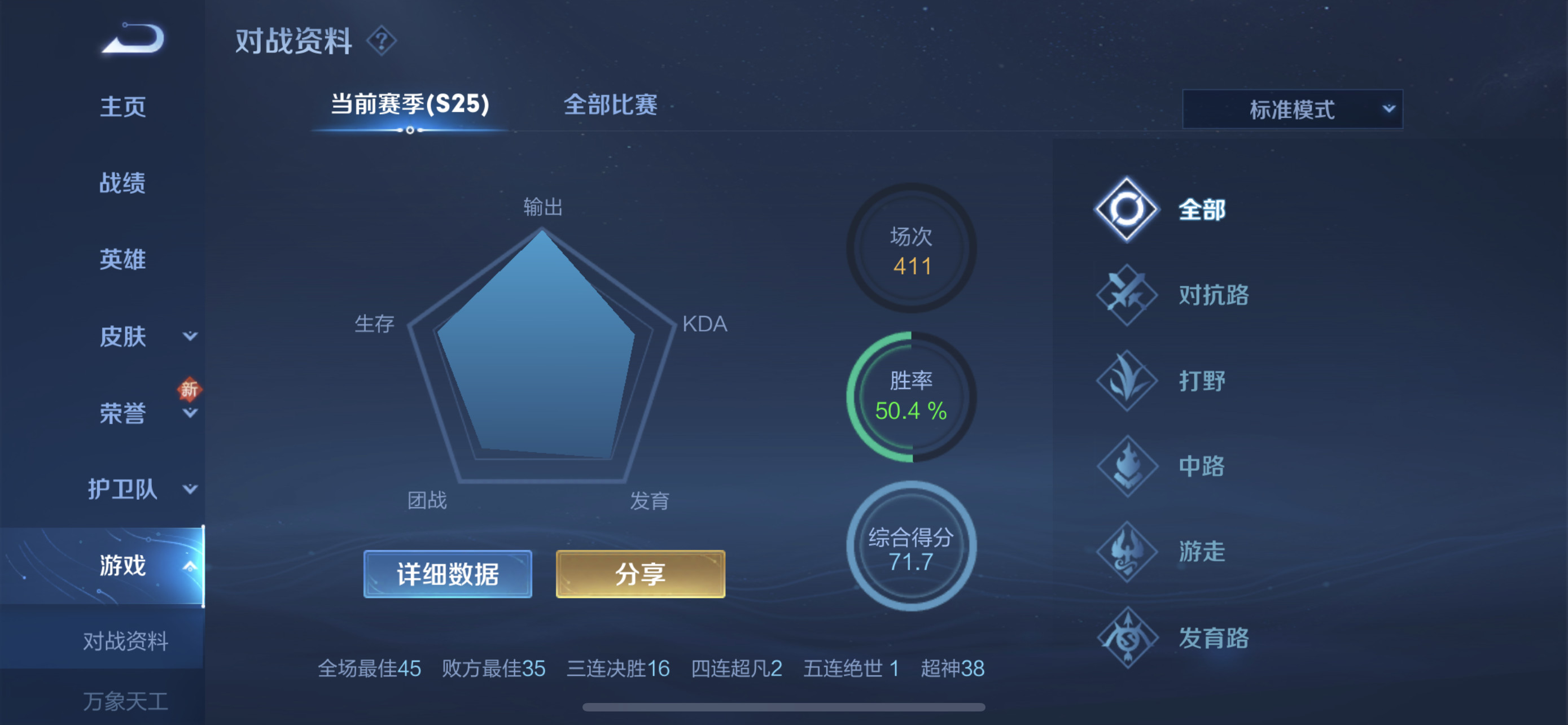Click the back arrow at top left

click(135, 38)
